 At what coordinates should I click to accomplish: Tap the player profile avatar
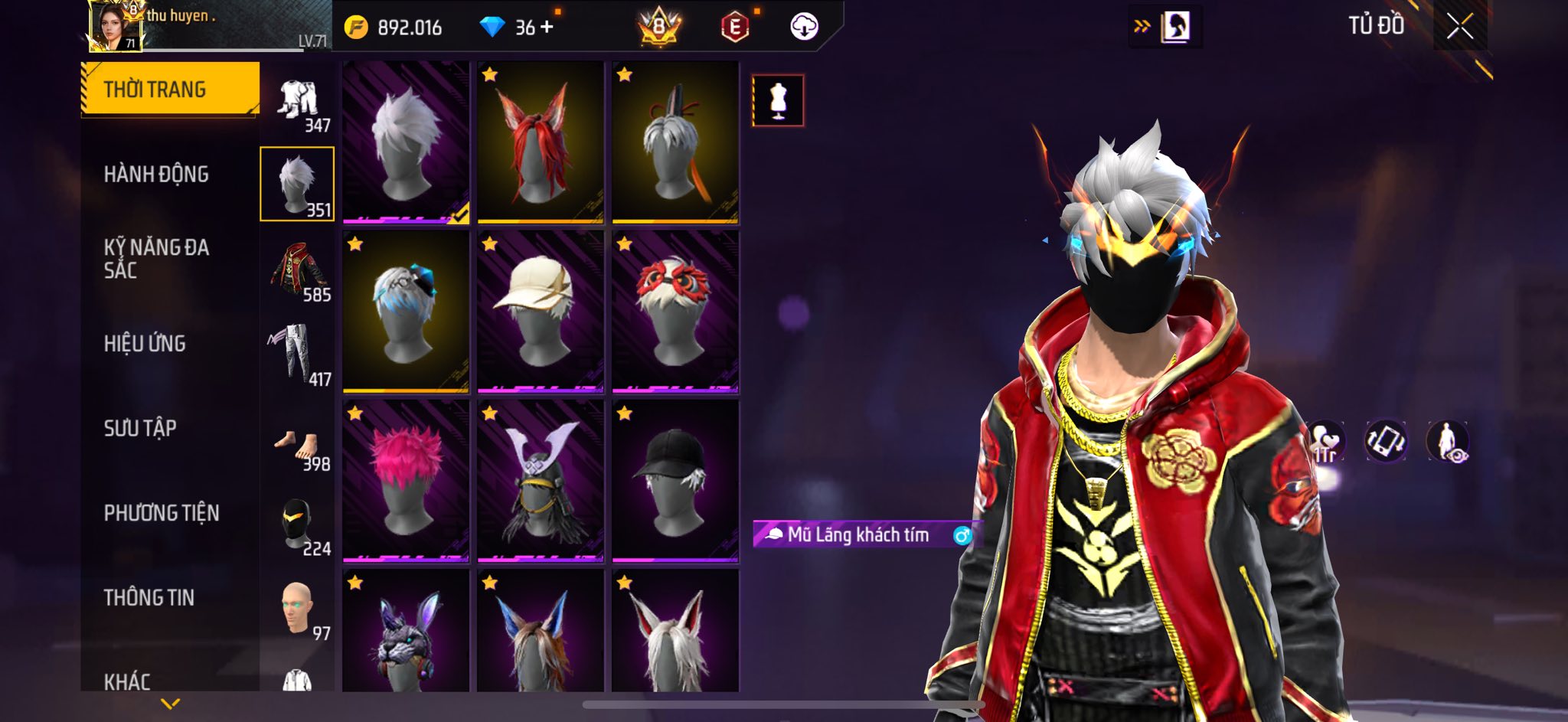(116, 26)
